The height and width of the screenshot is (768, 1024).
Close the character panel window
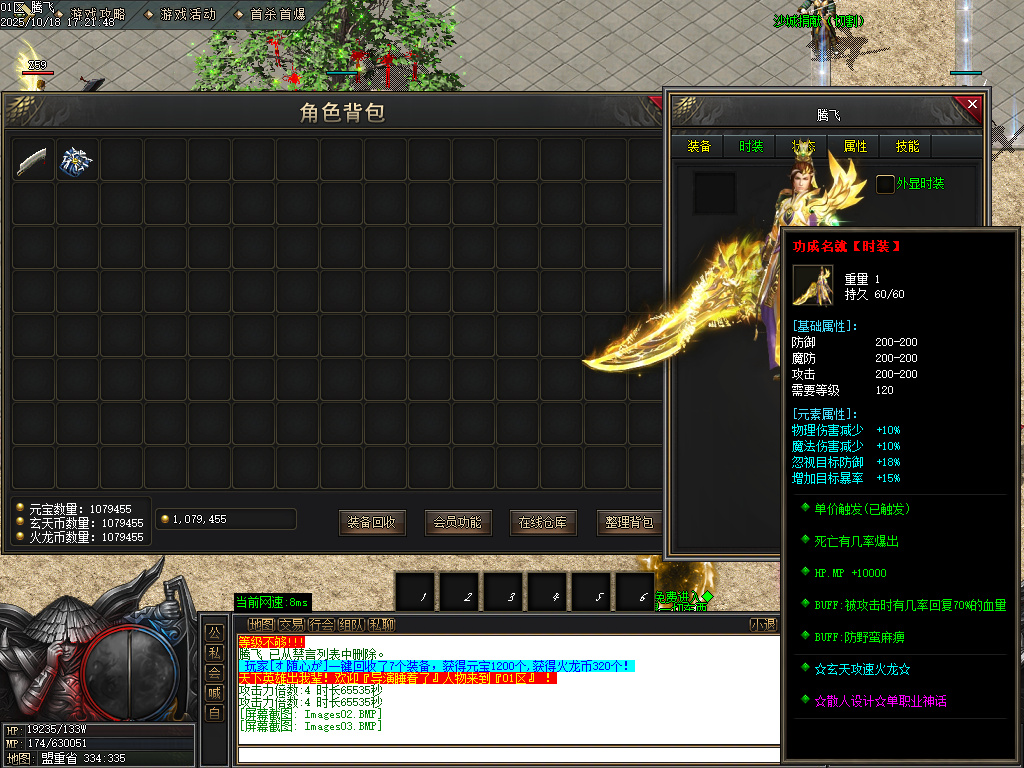pyautogui.click(x=969, y=106)
